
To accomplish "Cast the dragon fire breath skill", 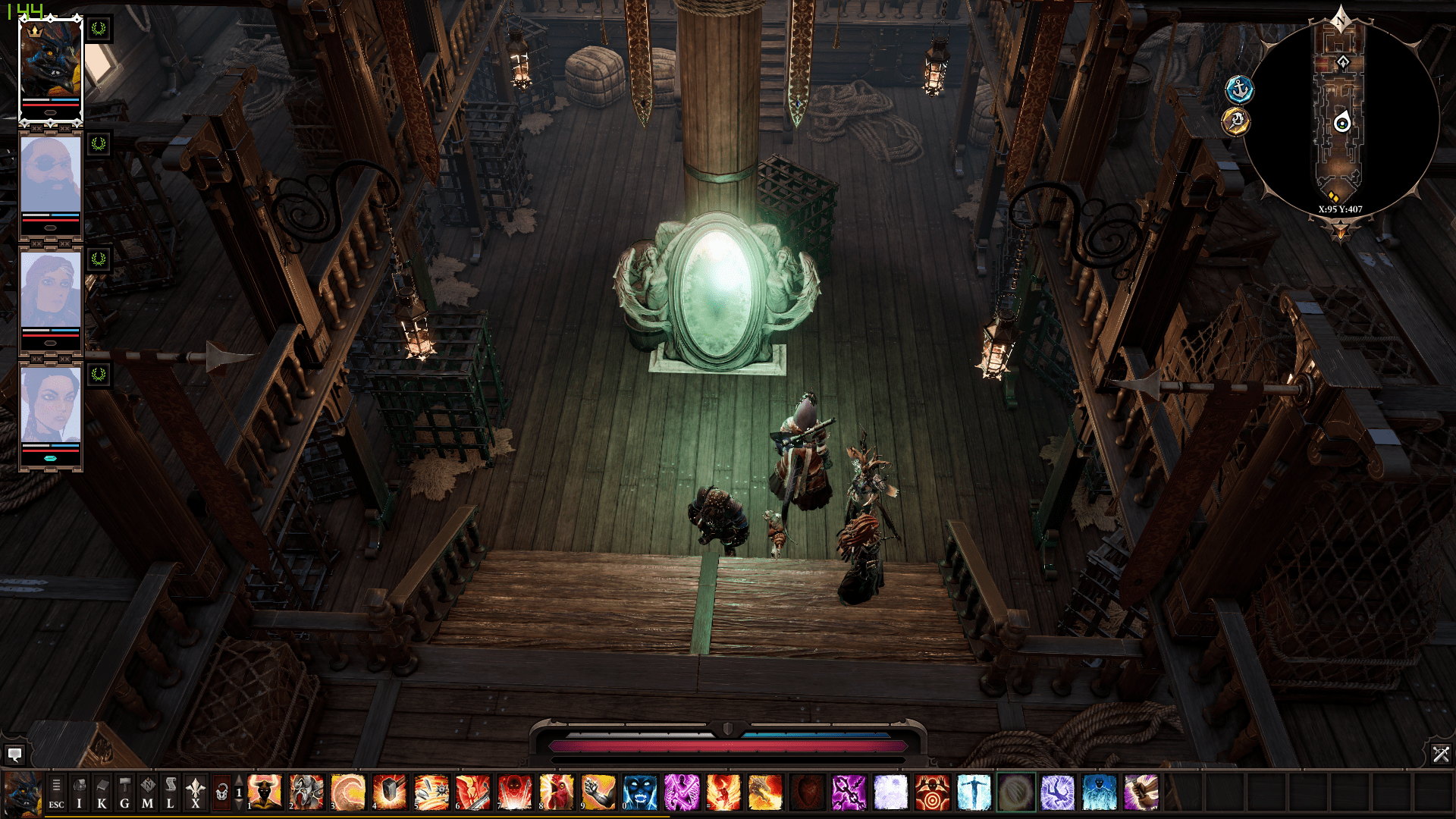I will [x=765, y=792].
